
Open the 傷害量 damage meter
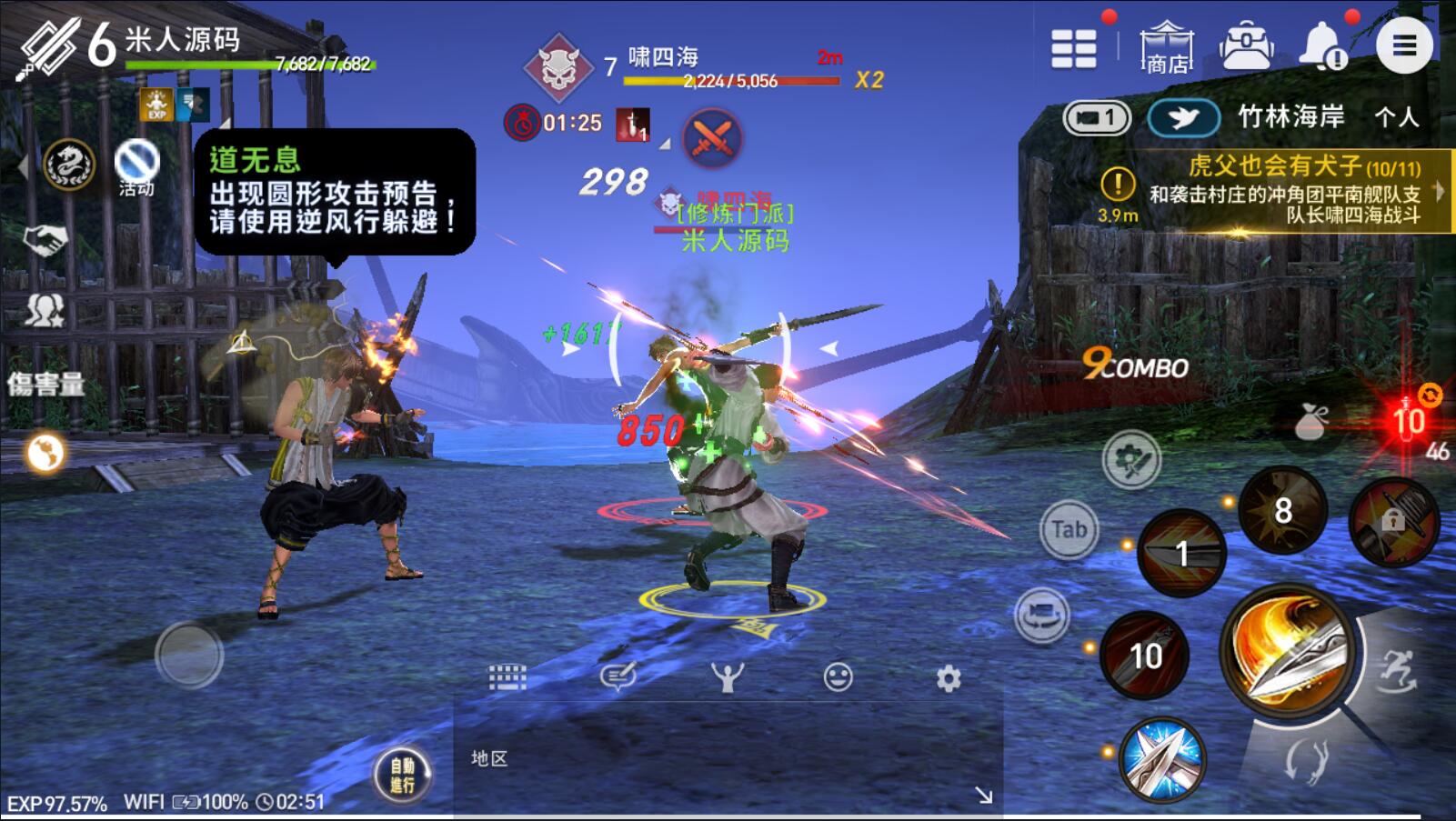45,384
